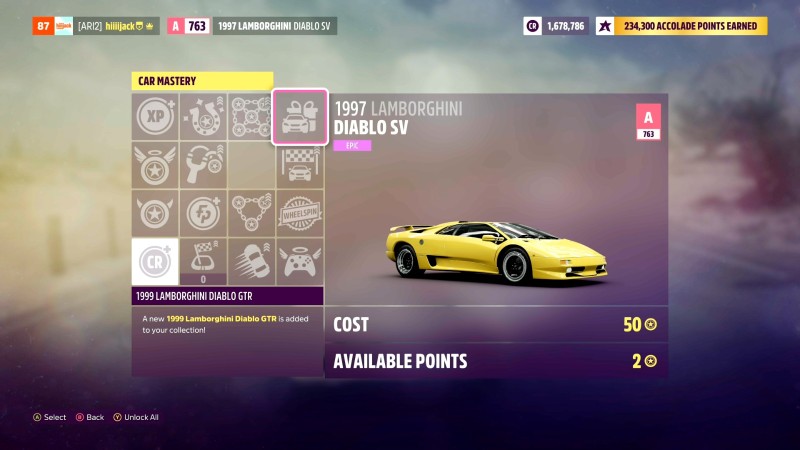Select the horned star medal perk
The image size is (800, 450).
click(155, 212)
